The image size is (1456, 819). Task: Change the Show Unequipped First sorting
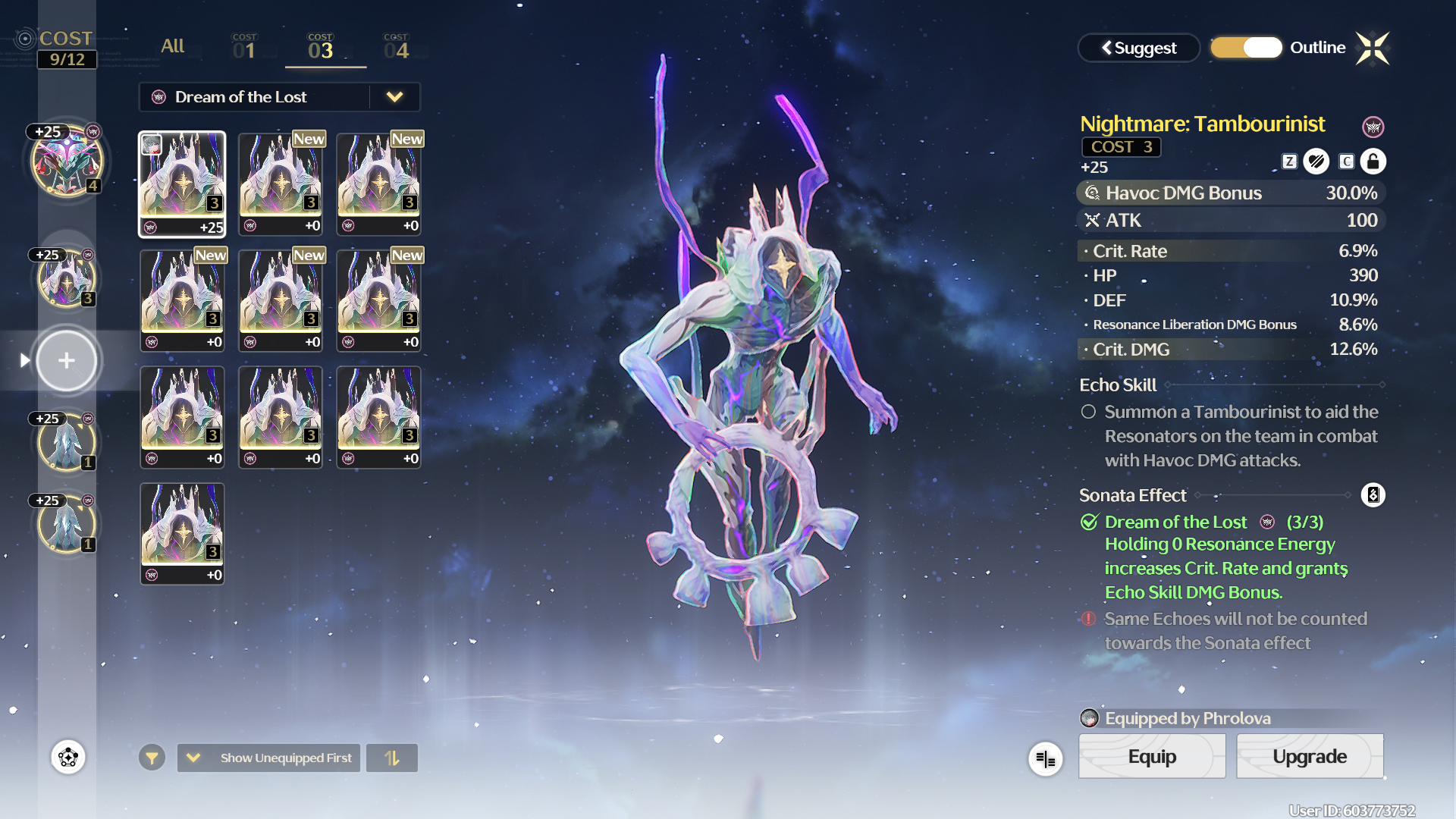tap(269, 758)
